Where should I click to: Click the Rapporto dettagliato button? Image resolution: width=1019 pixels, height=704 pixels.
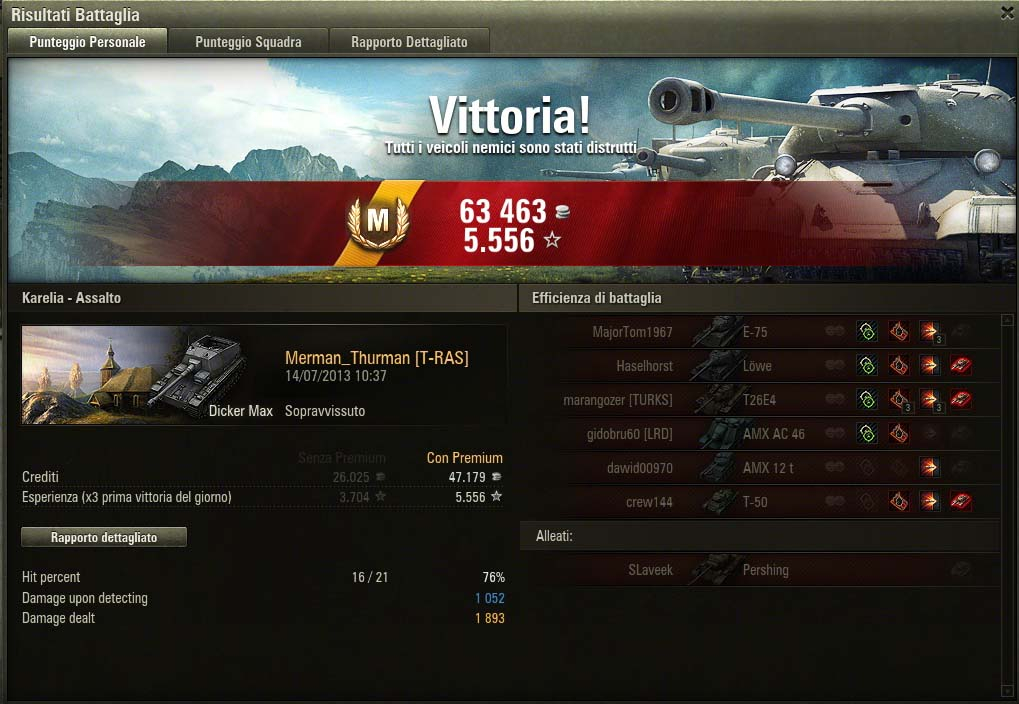(104, 537)
